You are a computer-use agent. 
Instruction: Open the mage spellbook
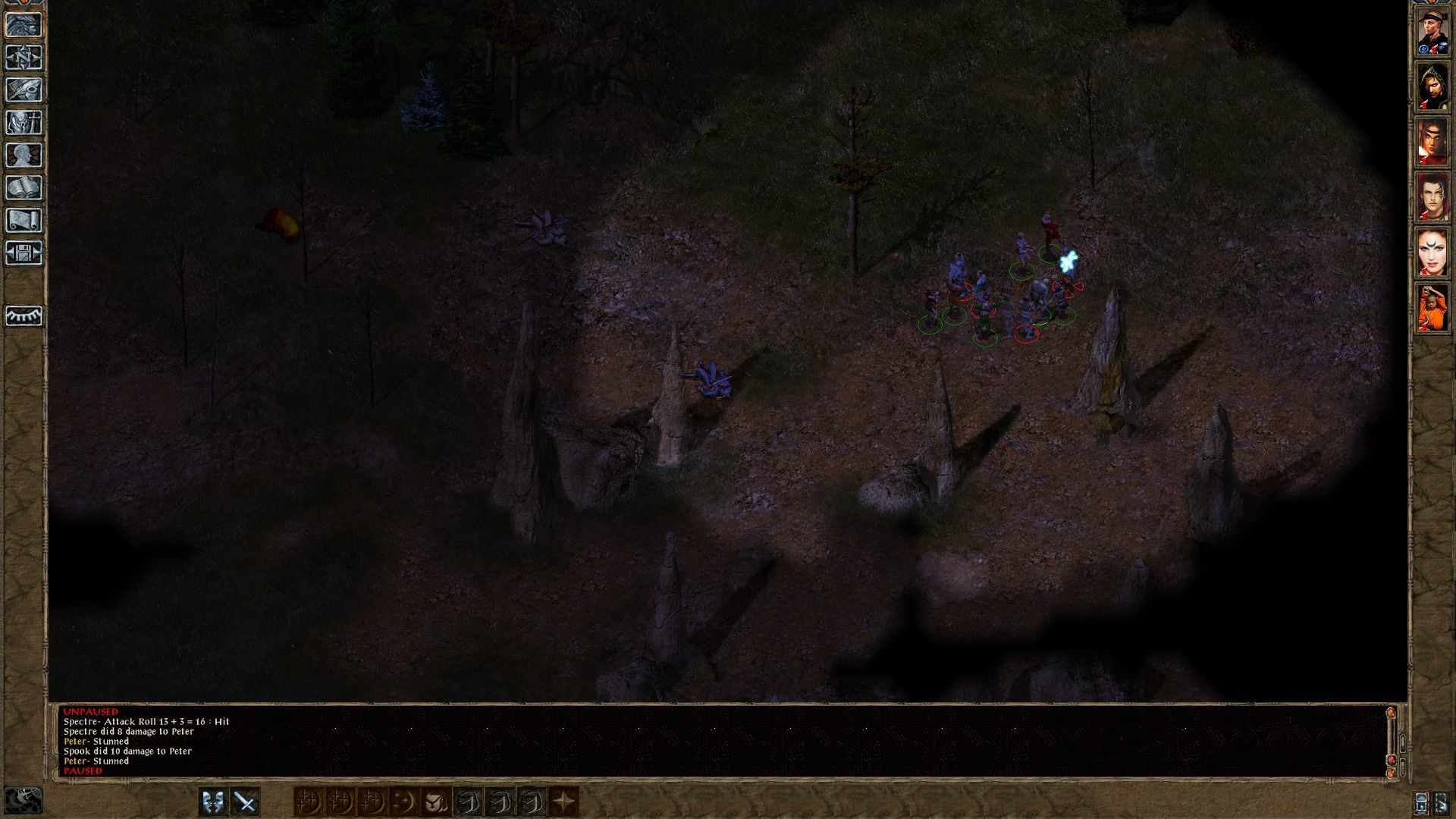point(25,186)
